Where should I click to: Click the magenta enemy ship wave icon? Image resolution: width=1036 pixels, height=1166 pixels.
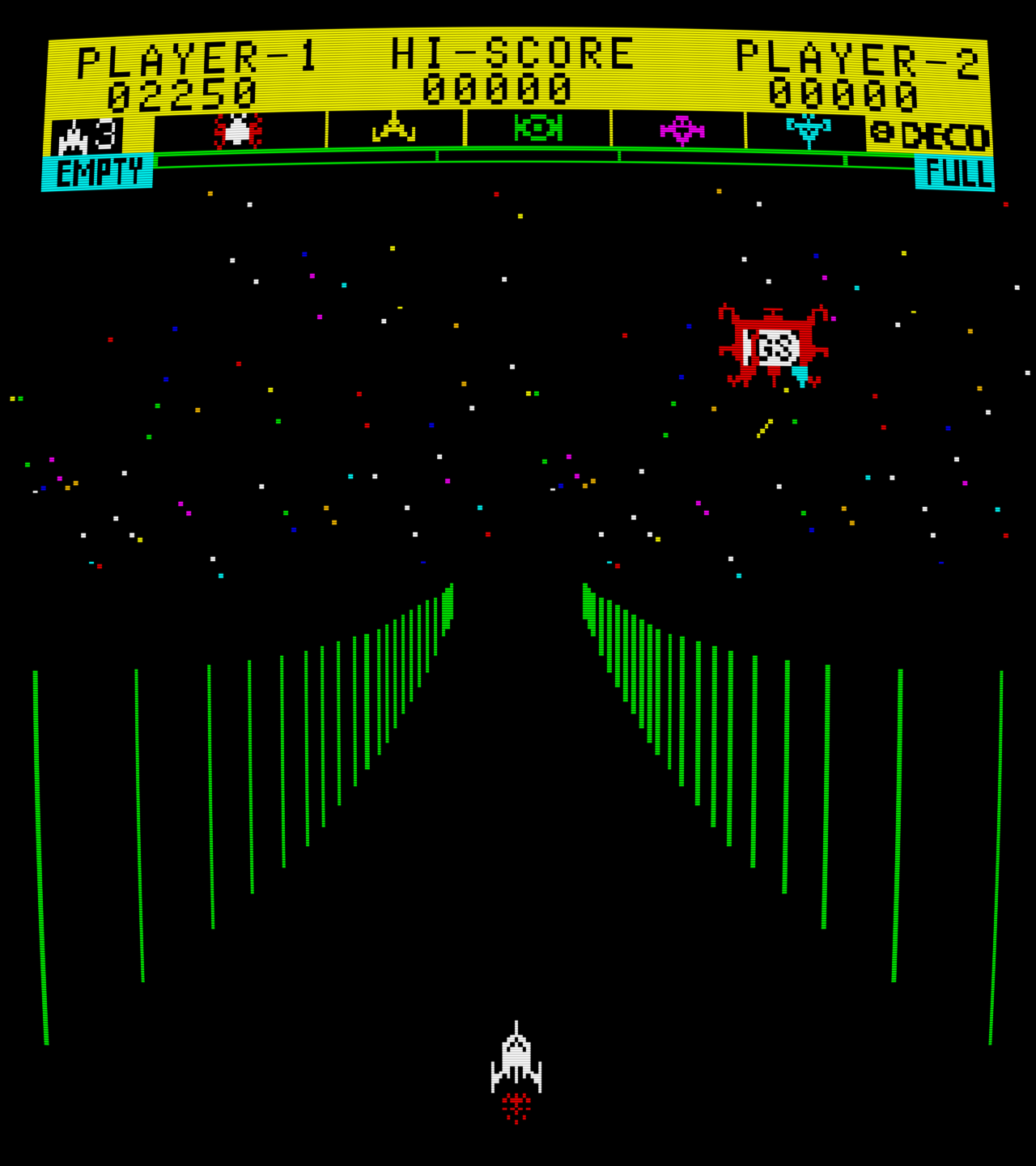(682, 131)
